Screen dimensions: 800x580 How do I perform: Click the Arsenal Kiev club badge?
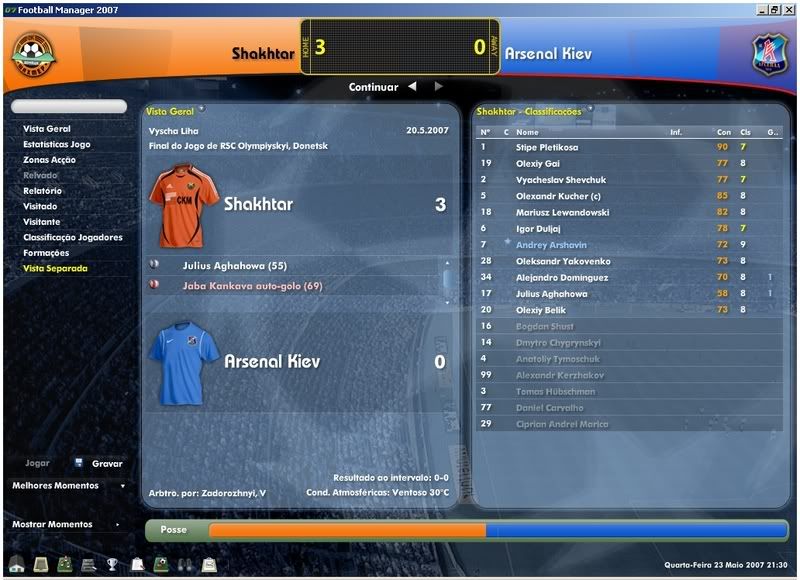point(770,55)
